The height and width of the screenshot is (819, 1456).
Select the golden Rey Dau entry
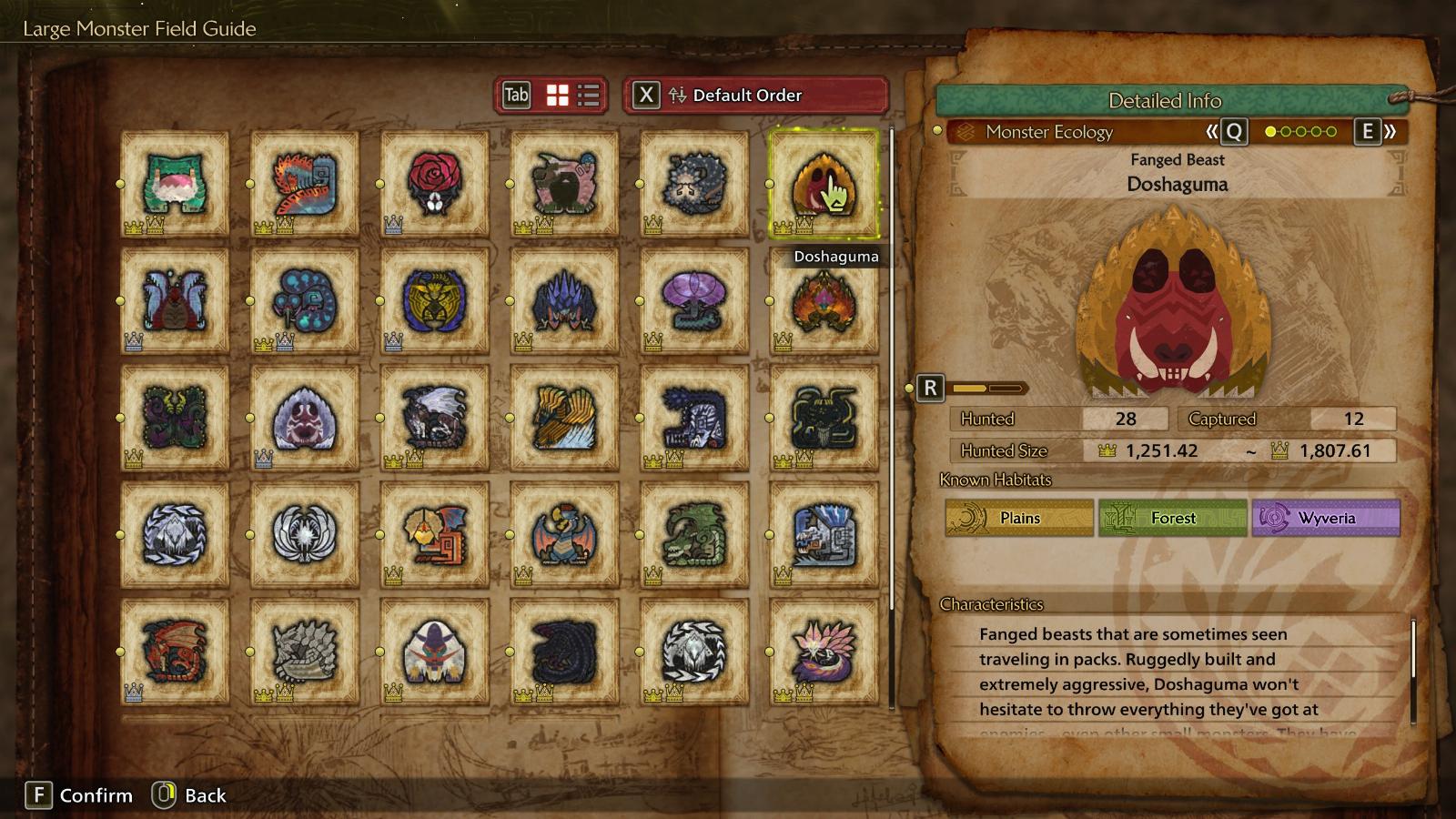[x=434, y=300]
